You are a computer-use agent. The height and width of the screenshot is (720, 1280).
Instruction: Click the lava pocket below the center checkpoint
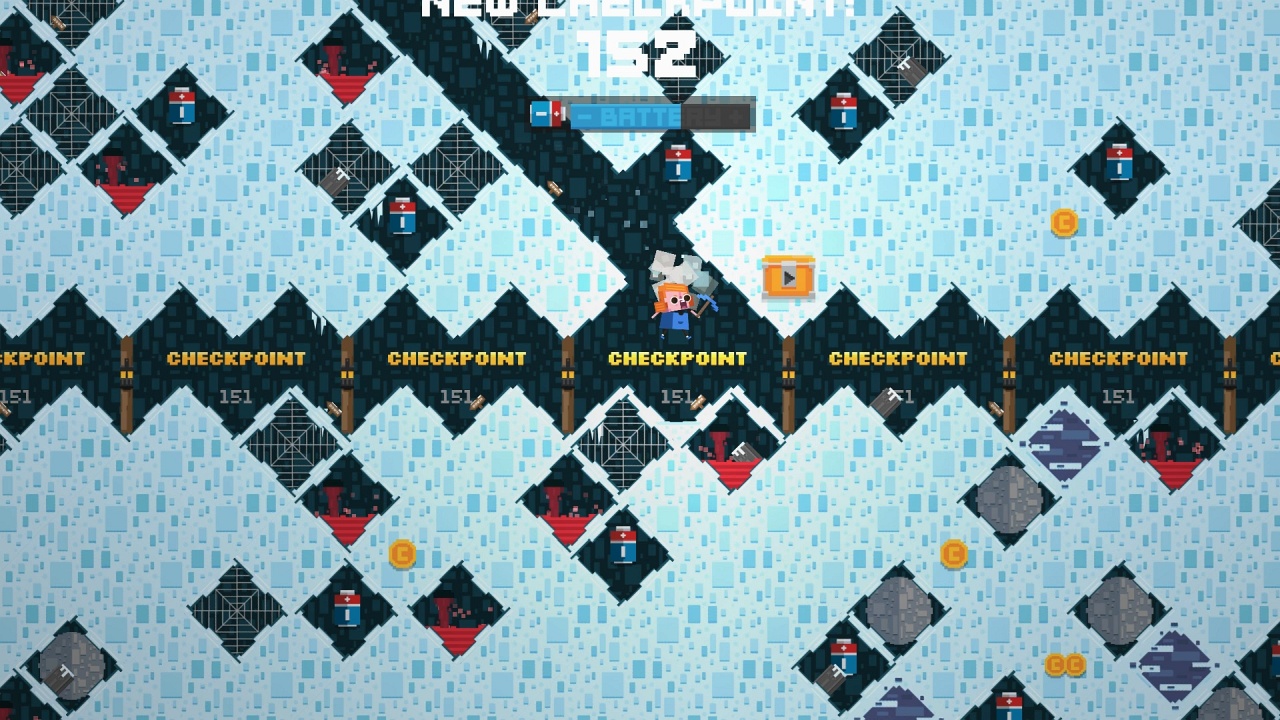(x=730, y=455)
